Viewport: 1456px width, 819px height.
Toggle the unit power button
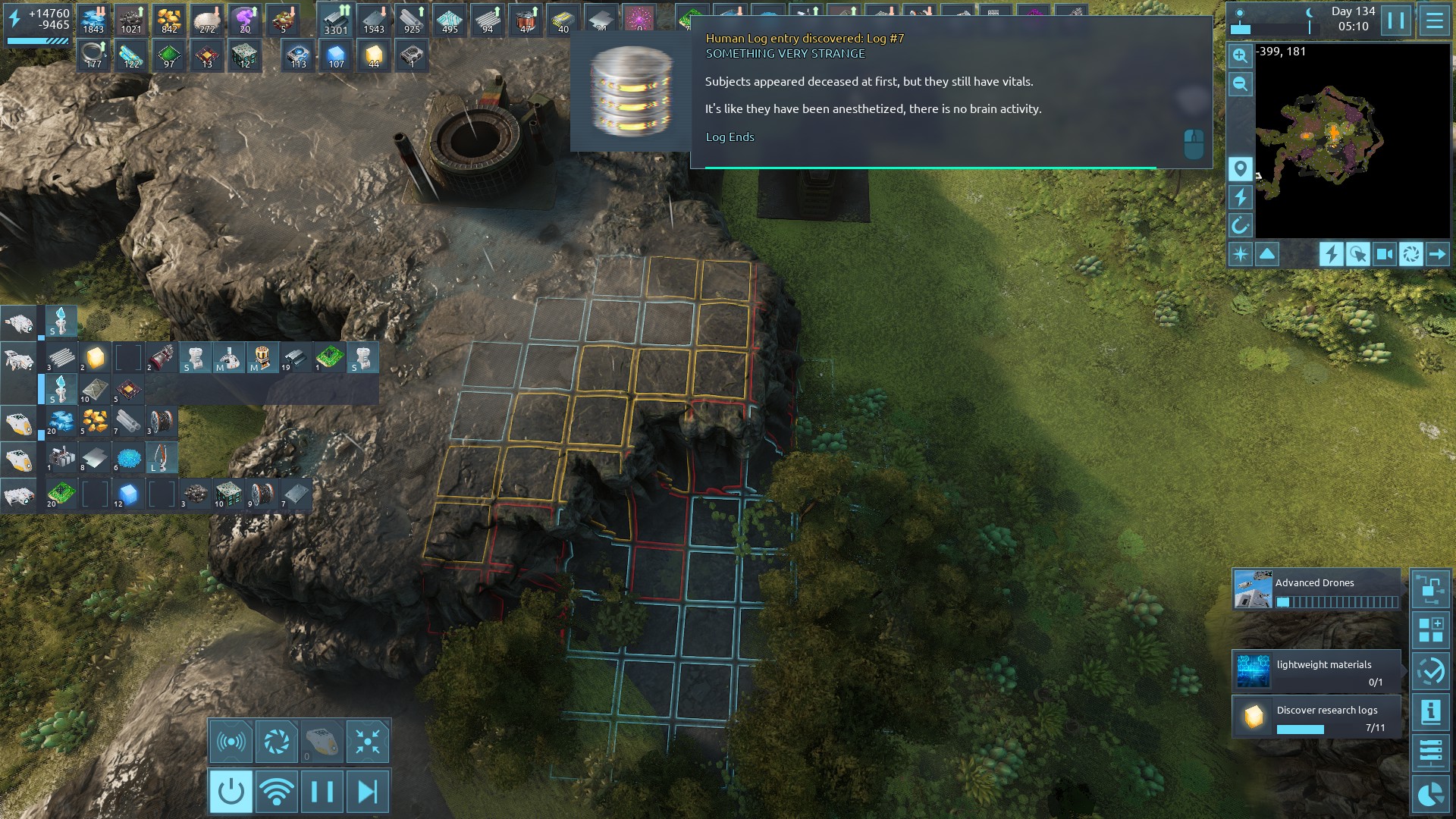231,792
